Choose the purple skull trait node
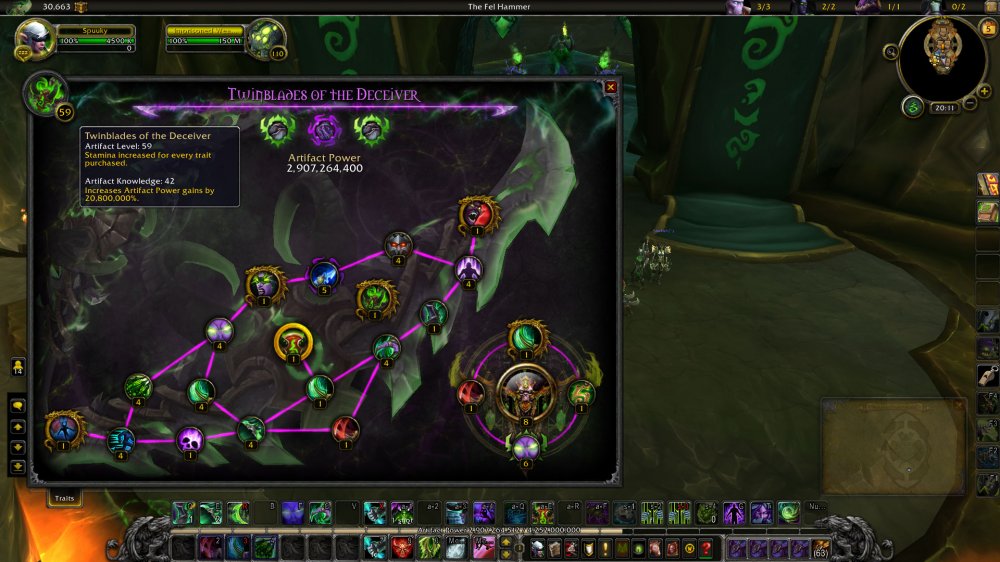Screen dimensions: 1000x562 190,438
